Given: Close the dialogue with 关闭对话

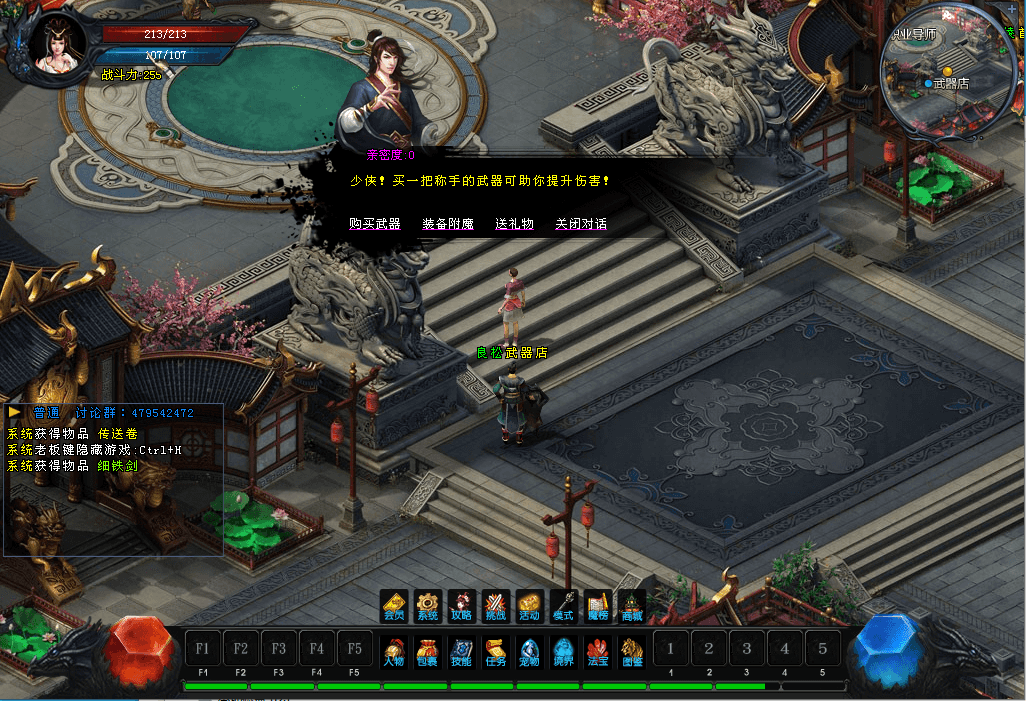Looking at the screenshot, I should coord(581,224).
